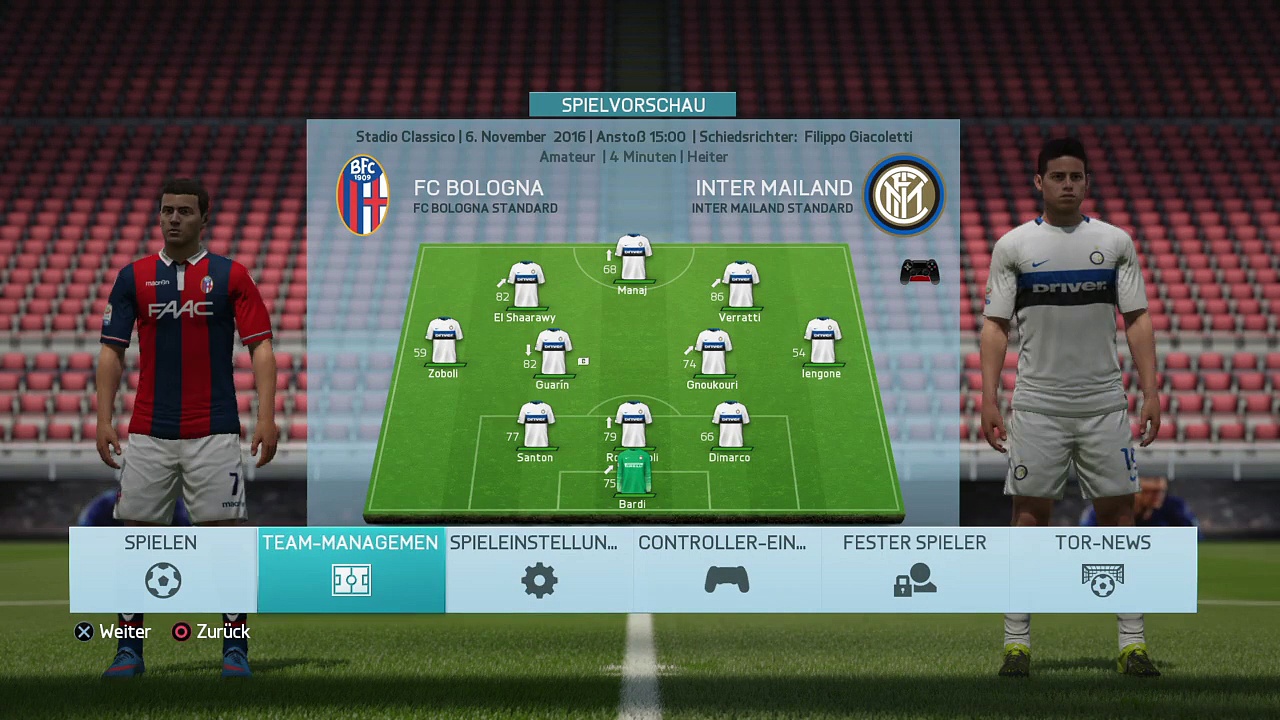Select the Fester Spieler tile

(x=914, y=569)
